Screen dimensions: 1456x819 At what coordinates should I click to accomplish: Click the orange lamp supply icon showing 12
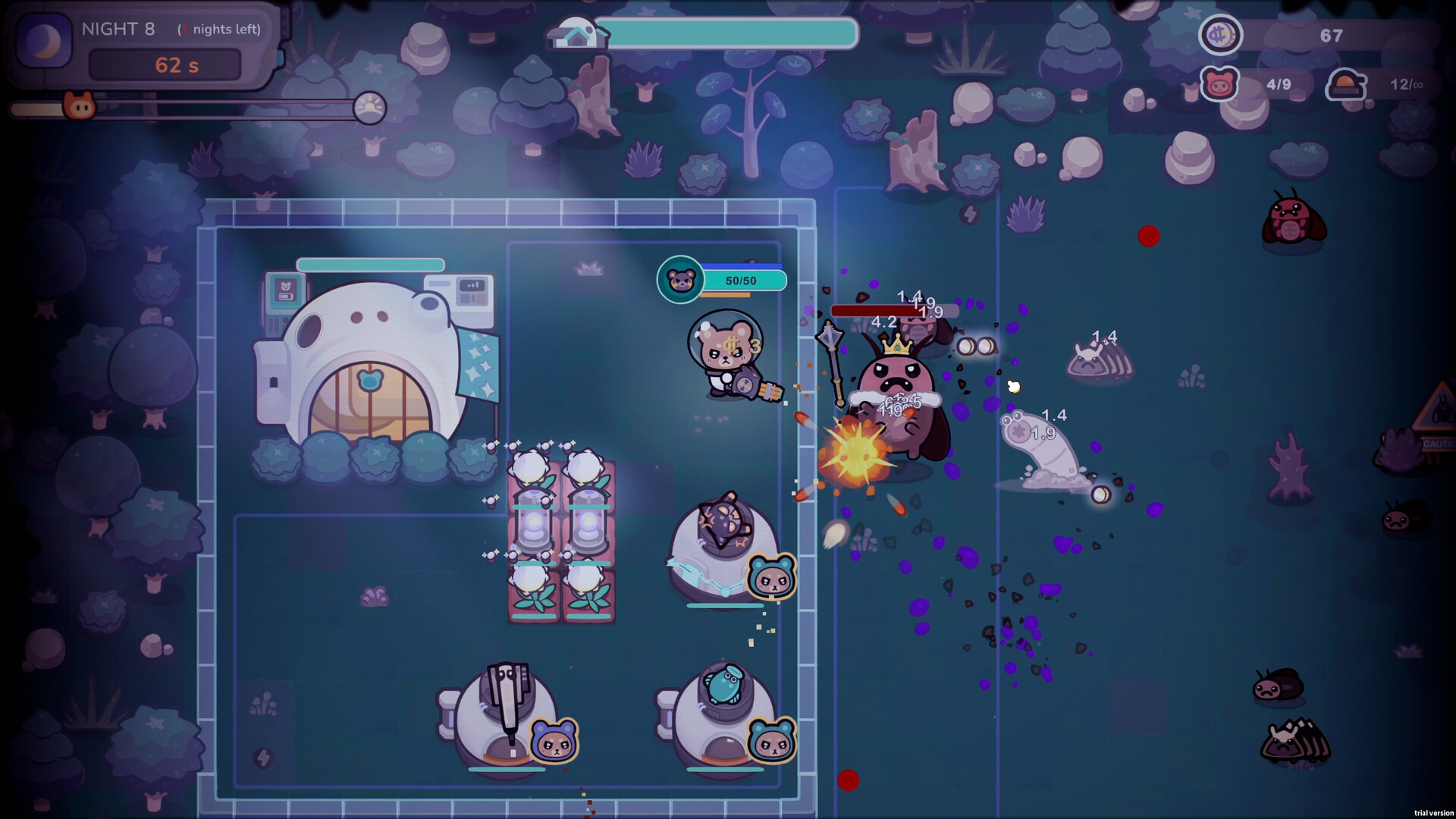(x=1345, y=85)
